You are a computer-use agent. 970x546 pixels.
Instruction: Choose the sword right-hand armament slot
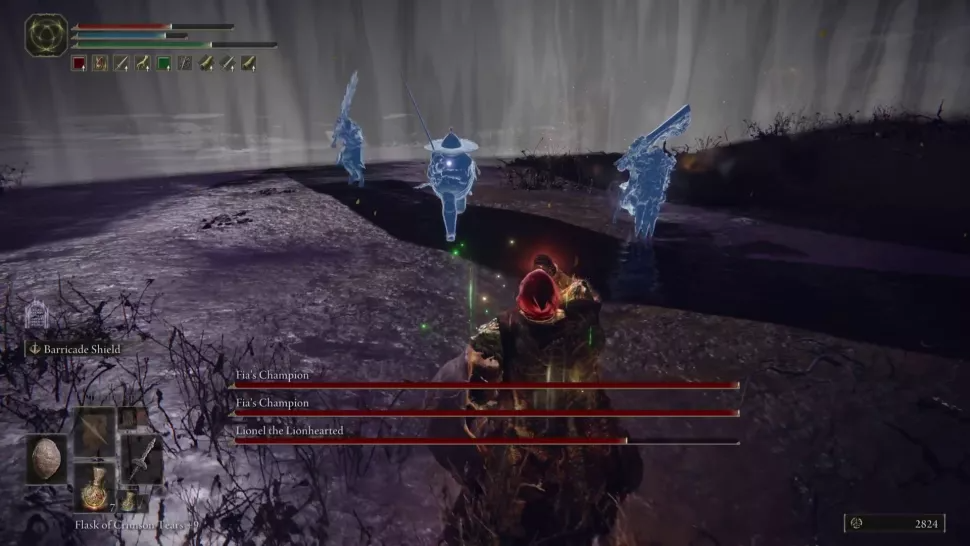tap(143, 459)
